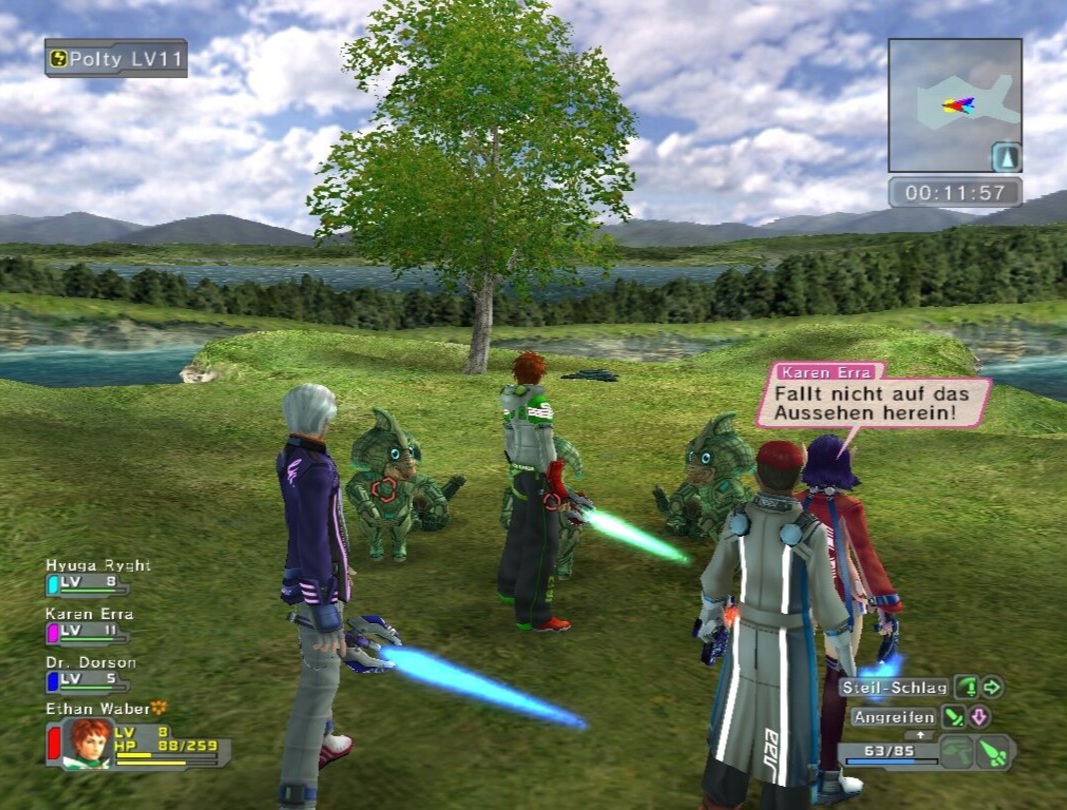
Task: Click the green right-arrow palette icon
Action: (992, 687)
